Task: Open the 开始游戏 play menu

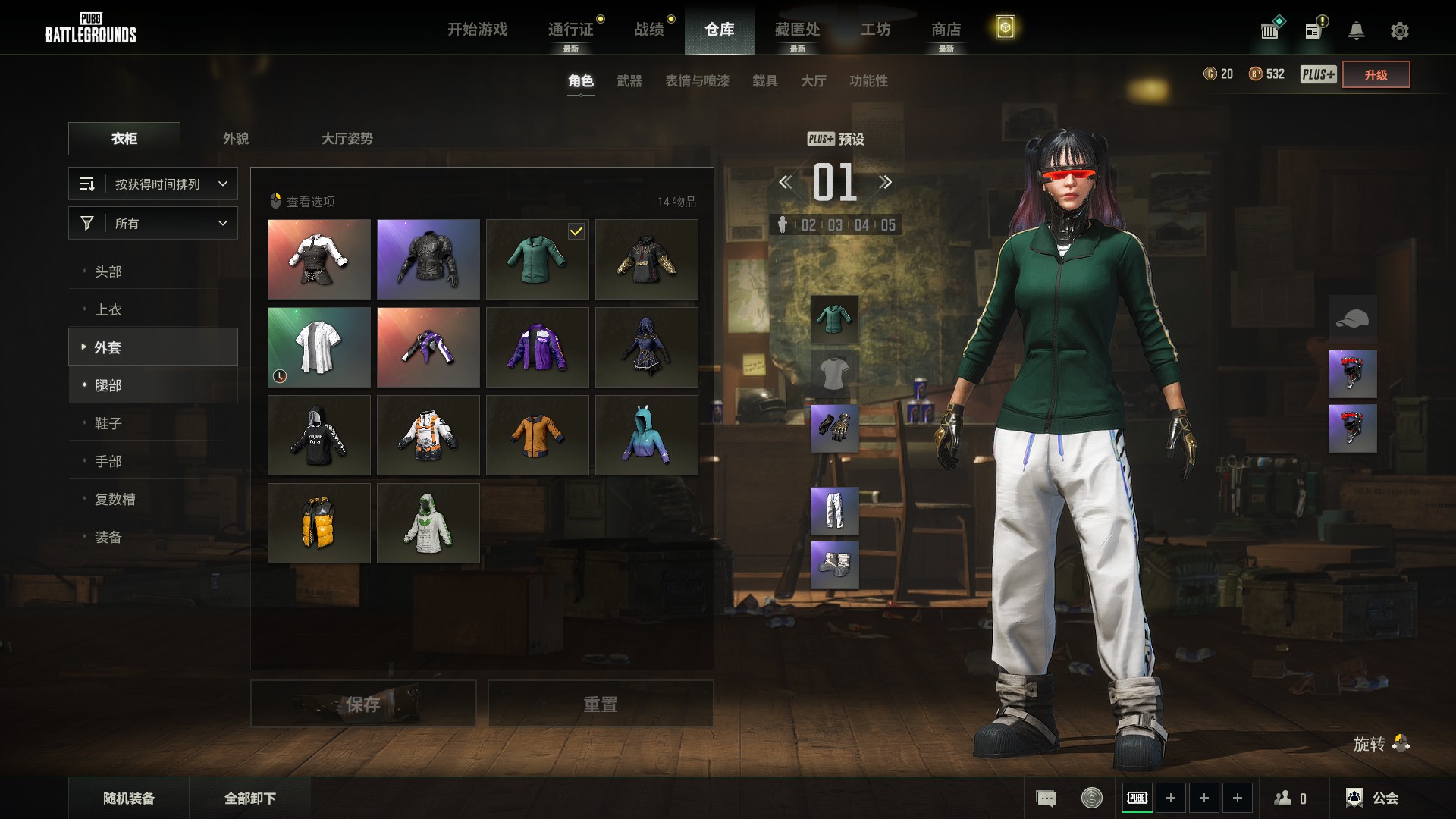Action: point(477,30)
